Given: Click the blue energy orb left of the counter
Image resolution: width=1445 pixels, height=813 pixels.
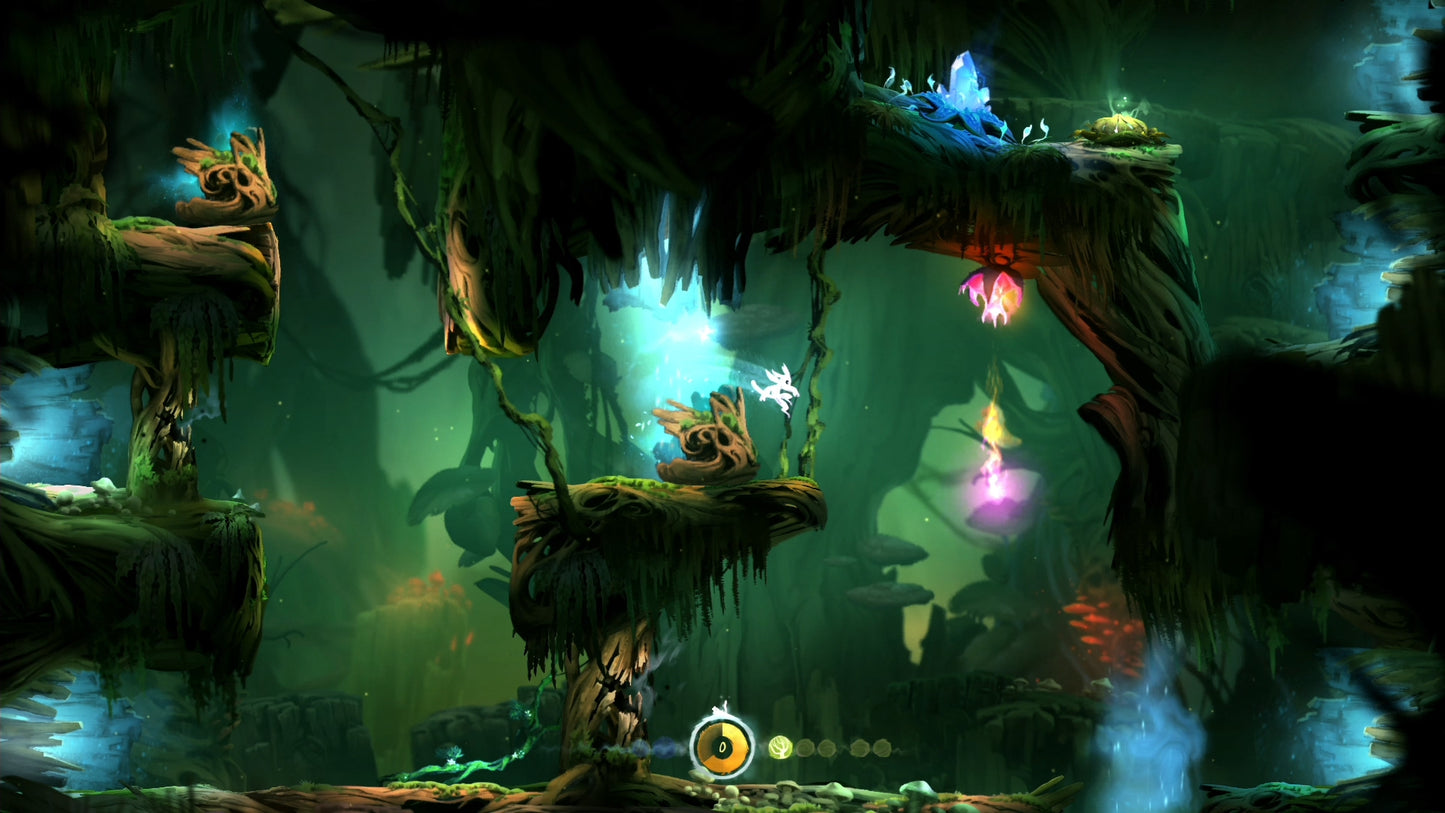Looking at the screenshot, I should [665, 747].
